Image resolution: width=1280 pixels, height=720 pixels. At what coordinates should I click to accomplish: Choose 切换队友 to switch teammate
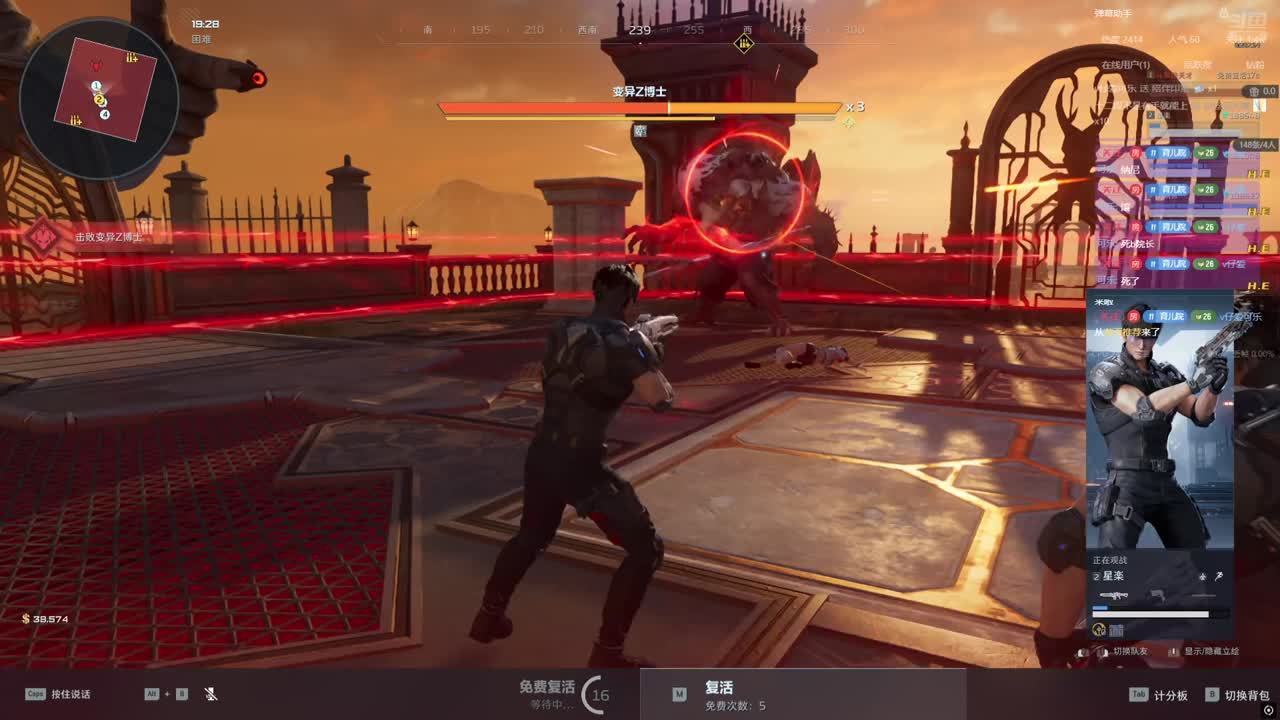pos(1128,651)
